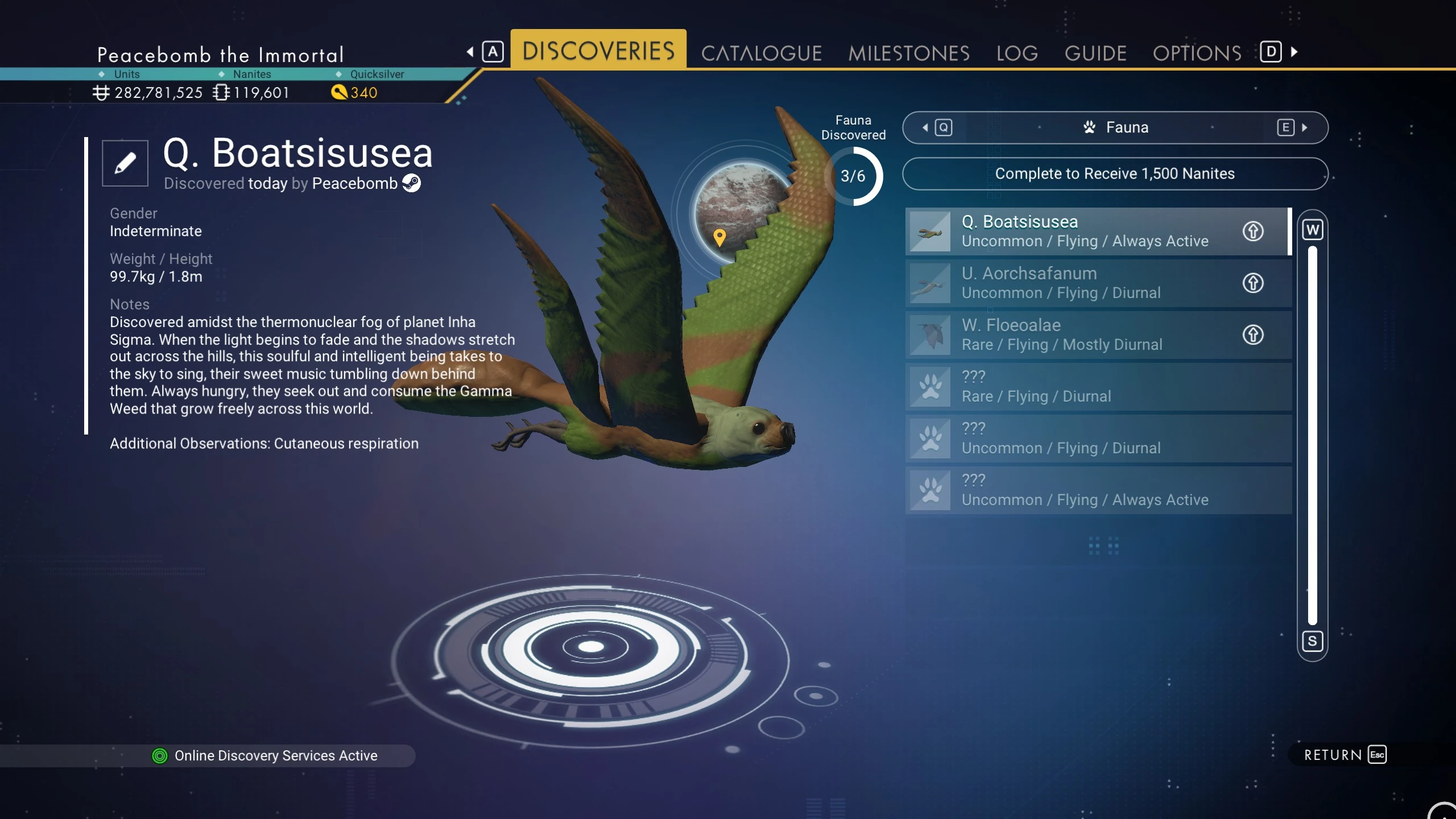Image resolution: width=1456 pixels, height=819 pixels.
Task: Select Q. Boatsisusea in the fauna list
Action: pyautogui.click(x=1081, y=231)
